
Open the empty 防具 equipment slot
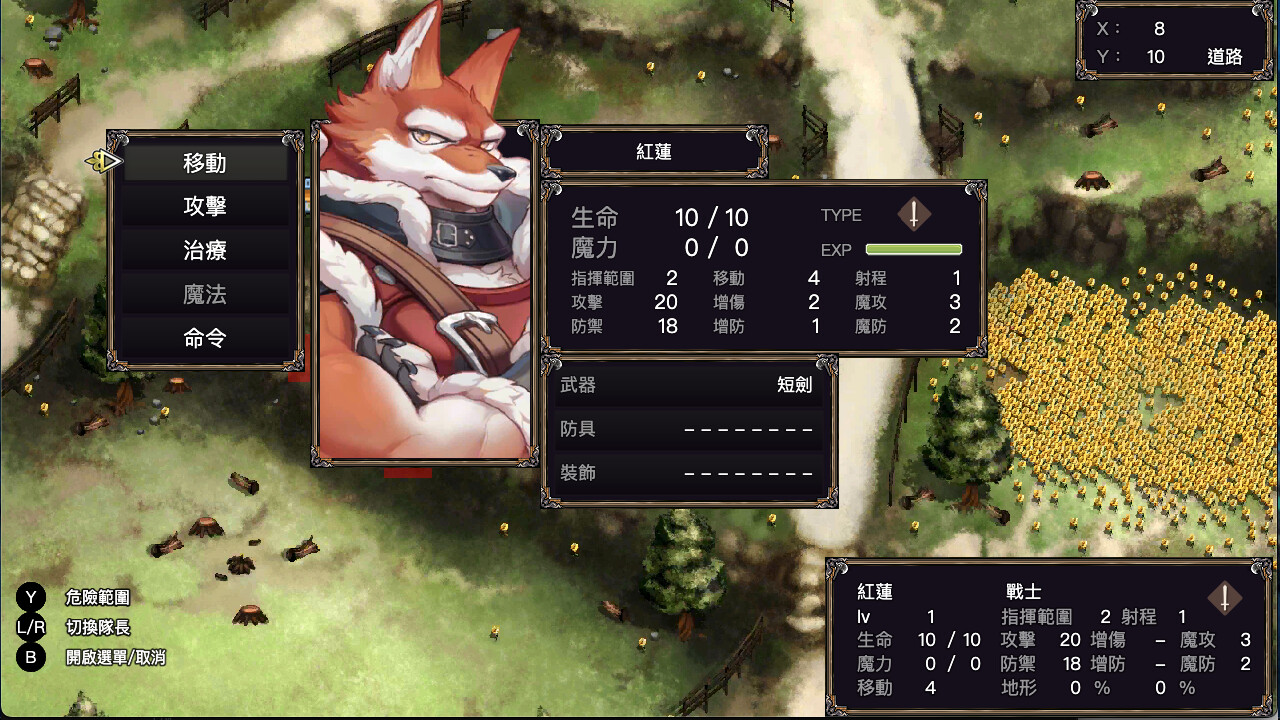click(x=687, y=429)
